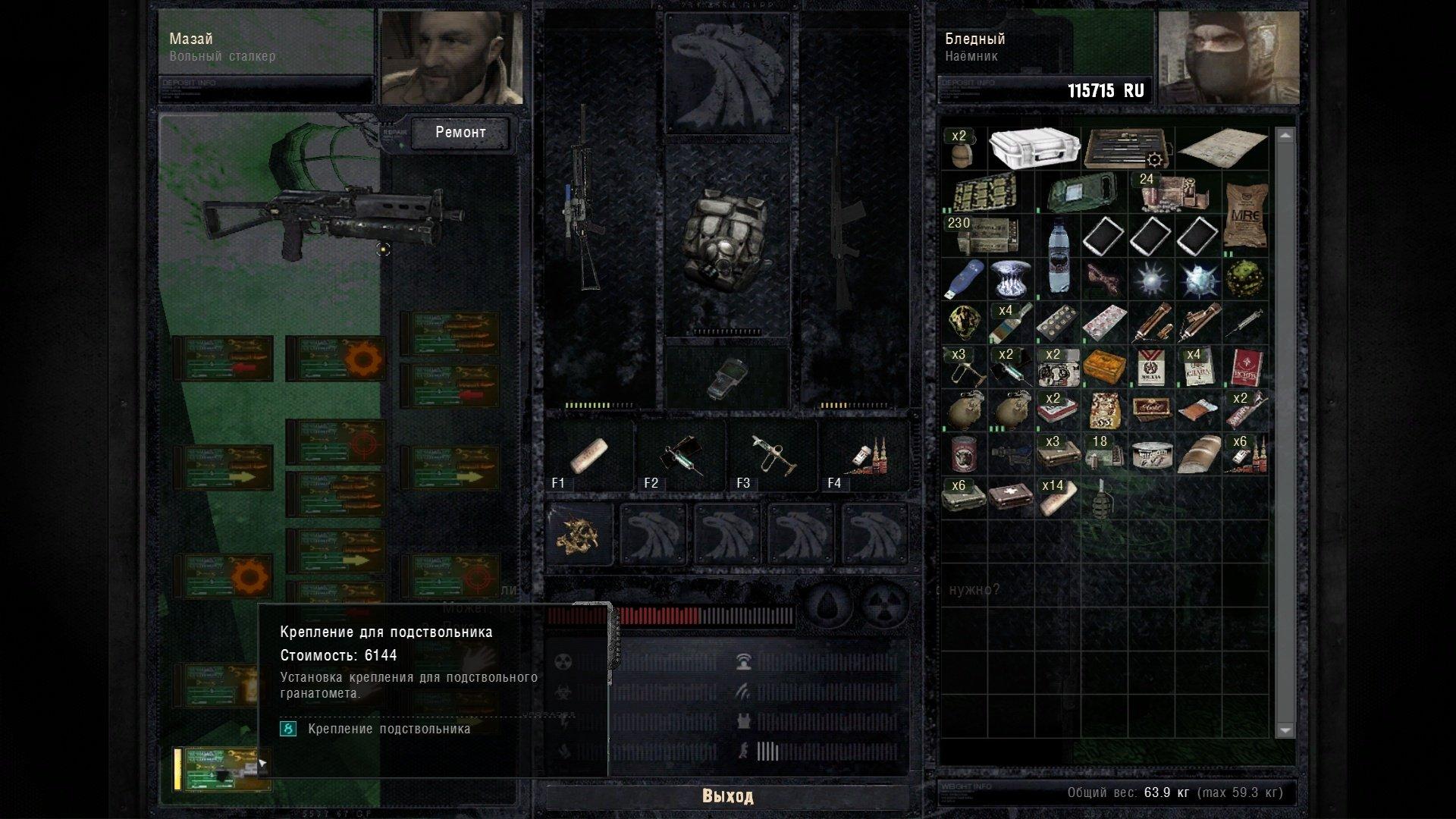Image resolution: width=1456 pixels, height=819 pixels.
Task: Choose the x14 bandage stack
Action: (1057, 498)
